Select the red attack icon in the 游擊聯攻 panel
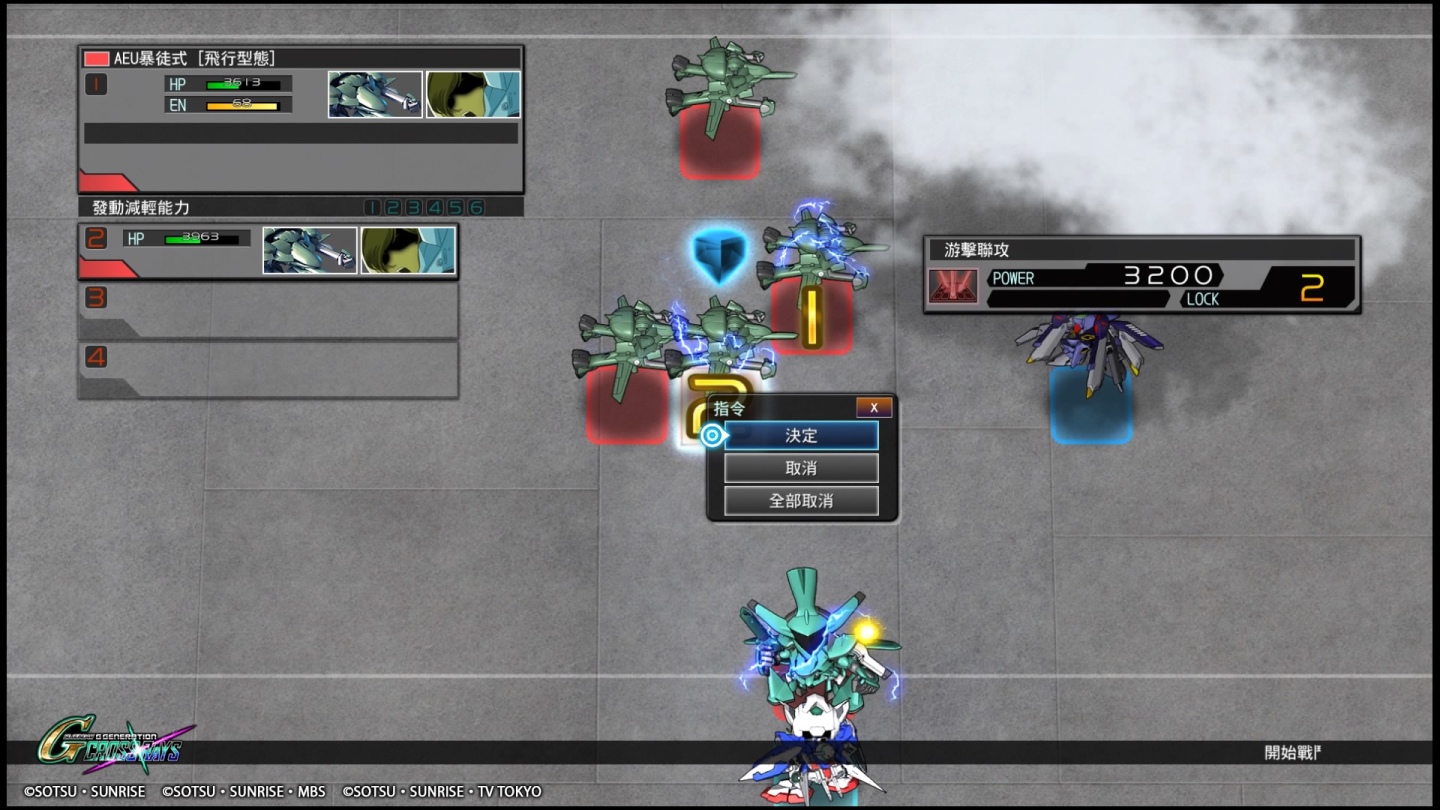The width and height of the screenshot is (1440, 810). [x=954, y=284]
